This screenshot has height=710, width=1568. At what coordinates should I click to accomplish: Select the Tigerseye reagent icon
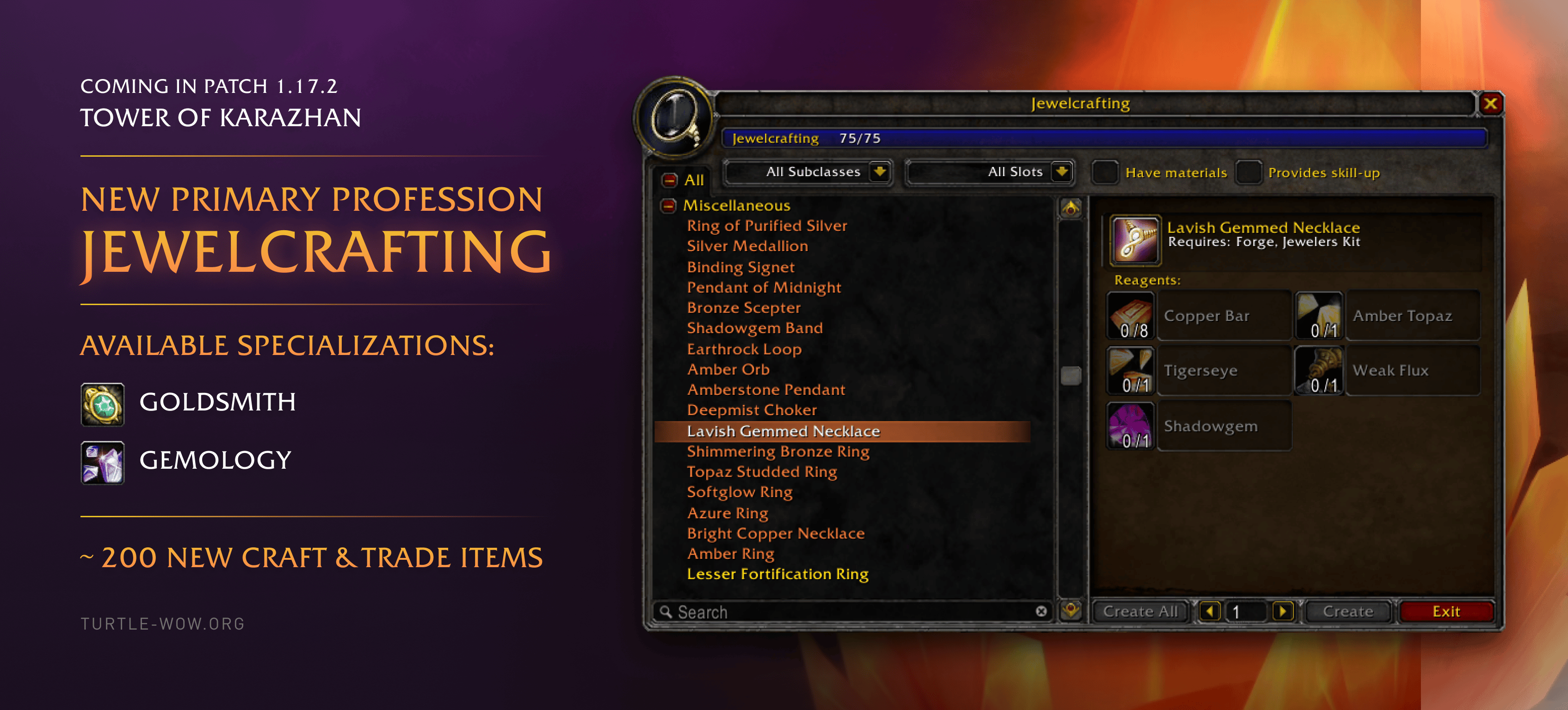pyautogui.click(x=1130, y=370)
